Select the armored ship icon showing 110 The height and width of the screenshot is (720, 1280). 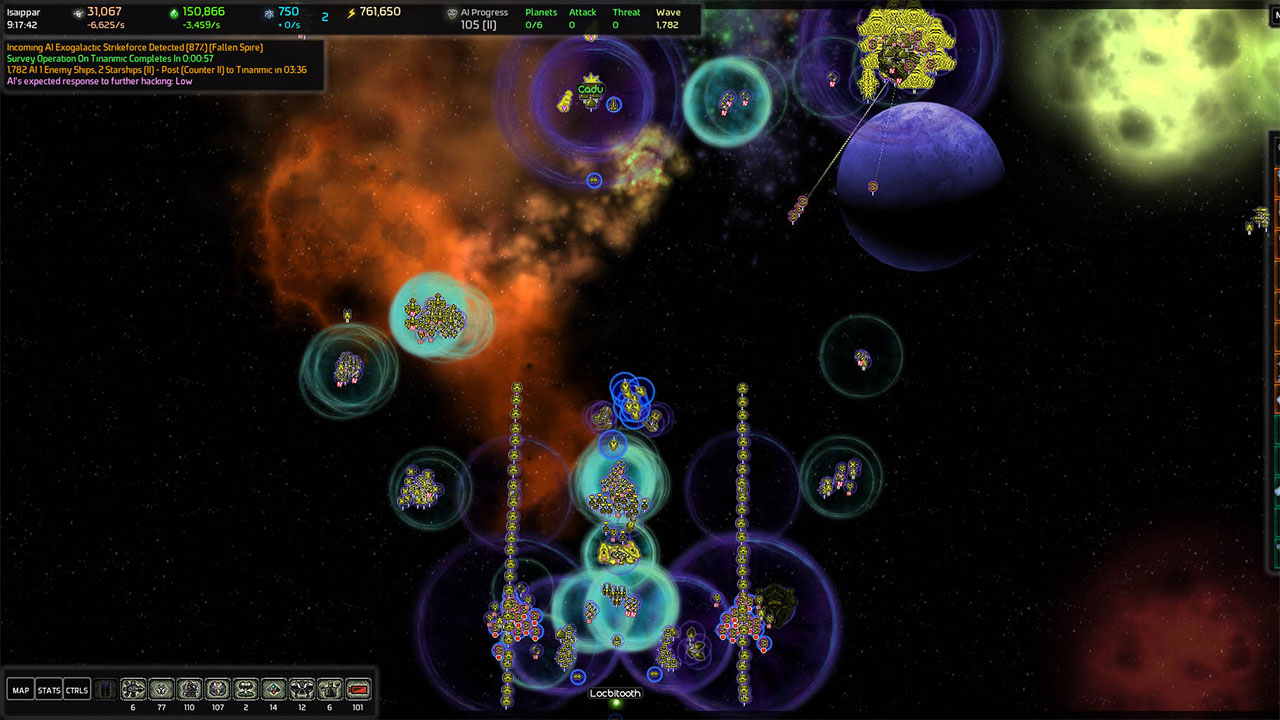[189, 688]
